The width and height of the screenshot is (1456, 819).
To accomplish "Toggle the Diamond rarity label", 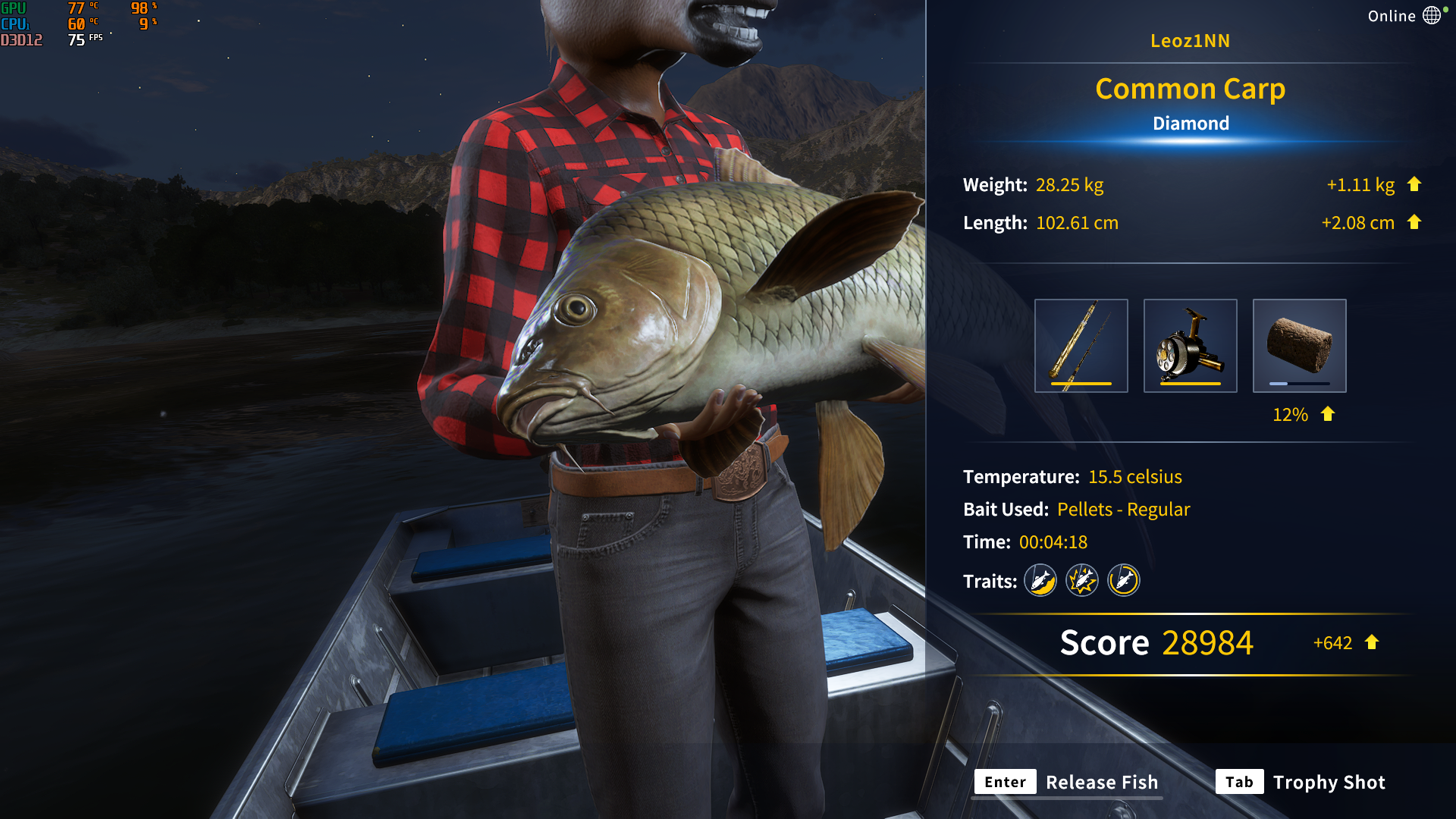I will tap(1191, 123).
